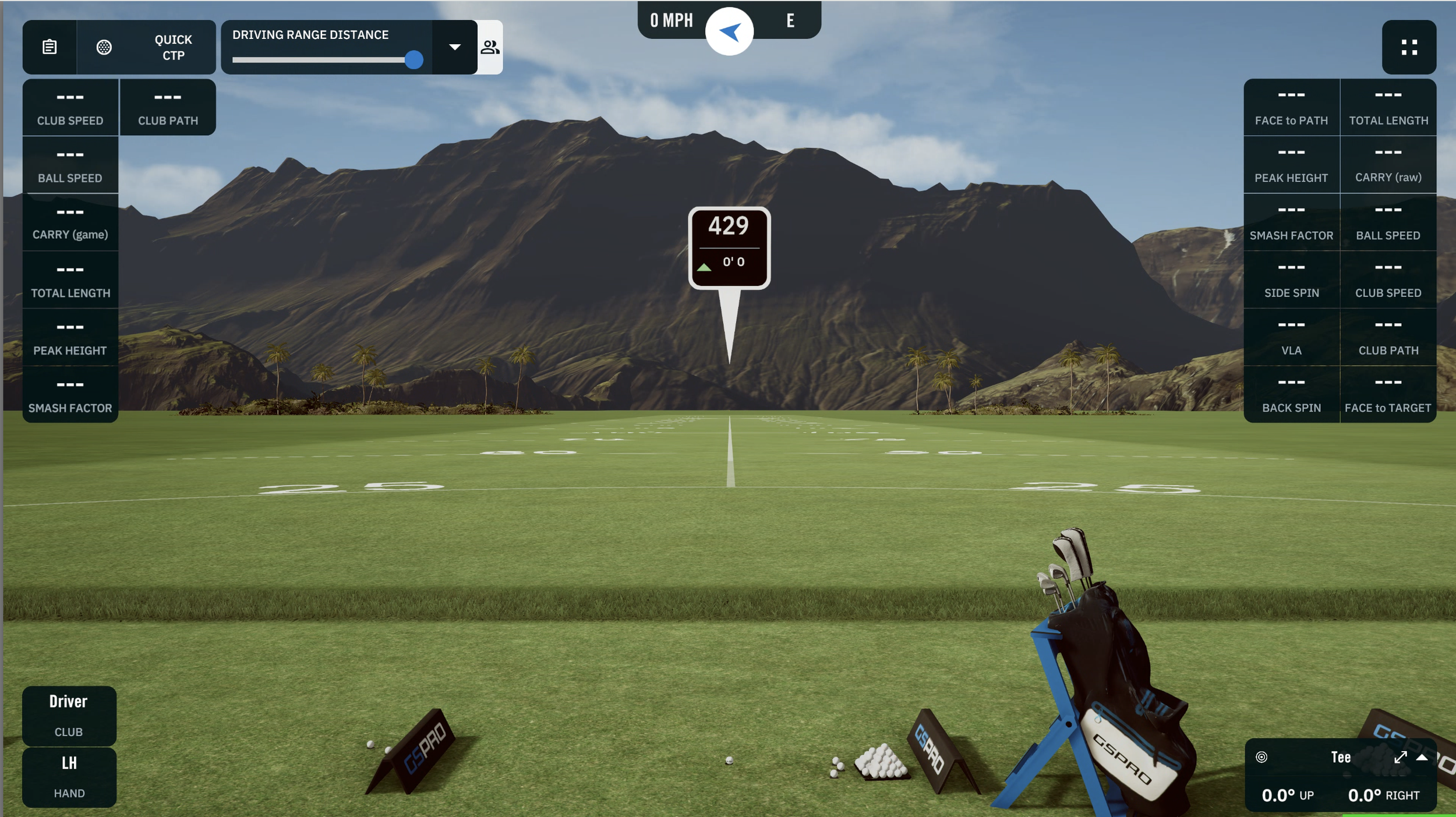1456x817 pixels.
Task: Expand the driving range dropdown arrow
Action: [455, 47]
